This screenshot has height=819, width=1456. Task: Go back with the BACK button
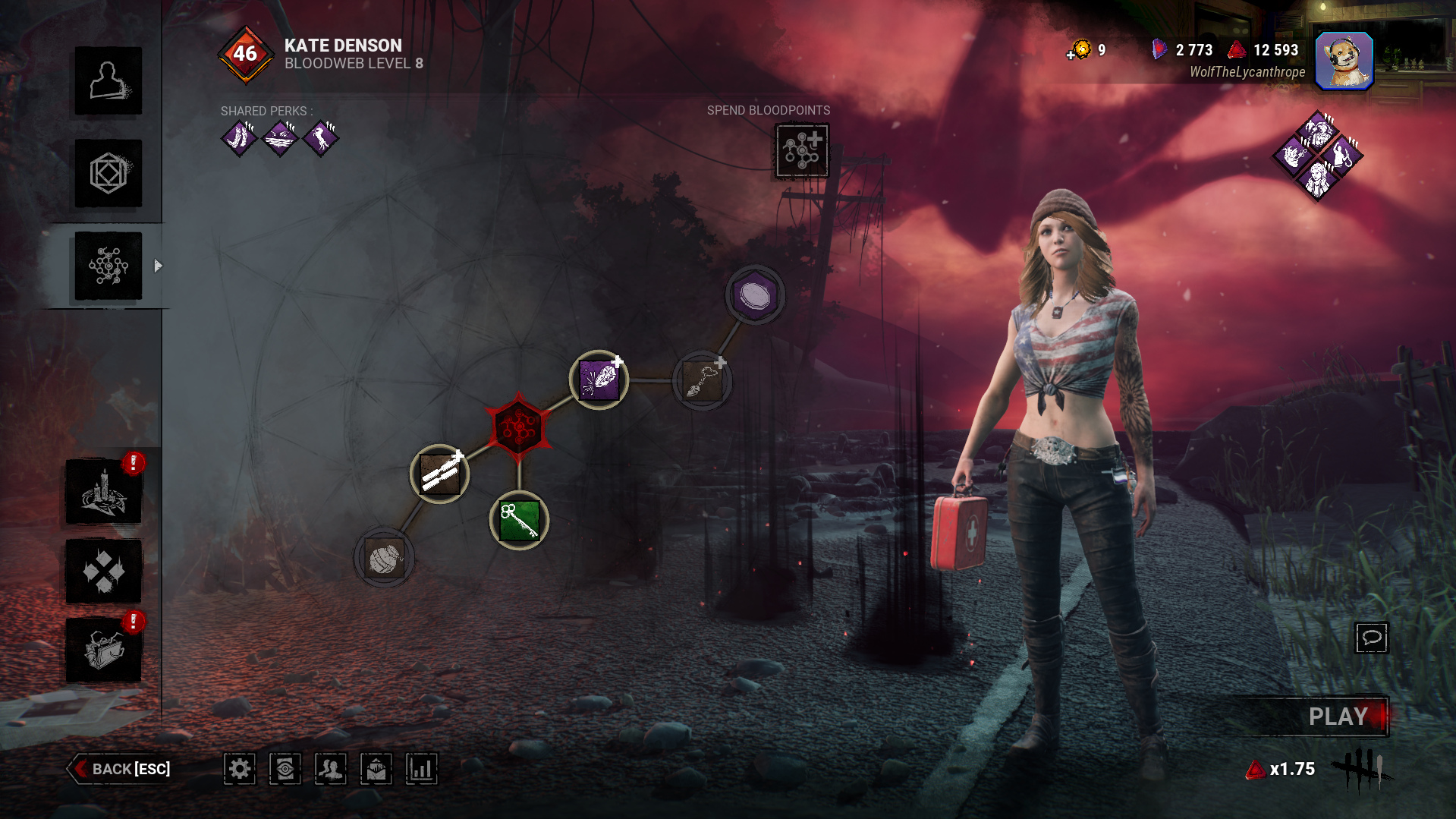(x=121, y=769)
